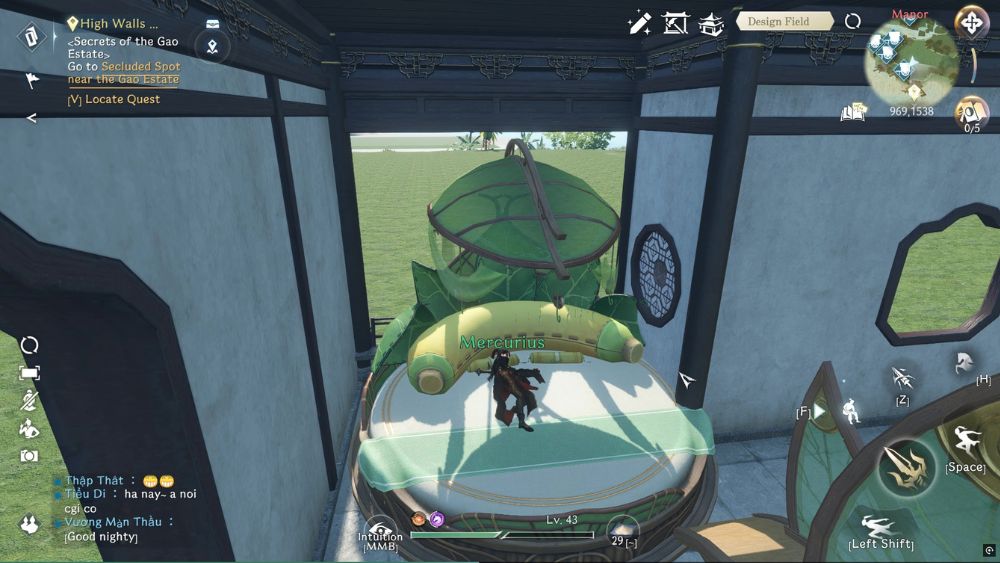Image resolution: width=1000 pixels, height=563 pixels.
Task: Select the gate with hammer build icon
Action: pos(675,23)
